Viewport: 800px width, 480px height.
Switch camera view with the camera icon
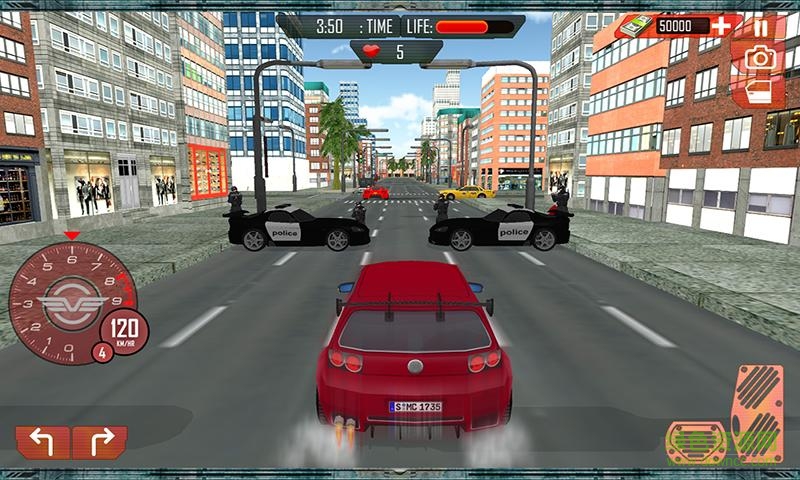click(x=762, y=58)
